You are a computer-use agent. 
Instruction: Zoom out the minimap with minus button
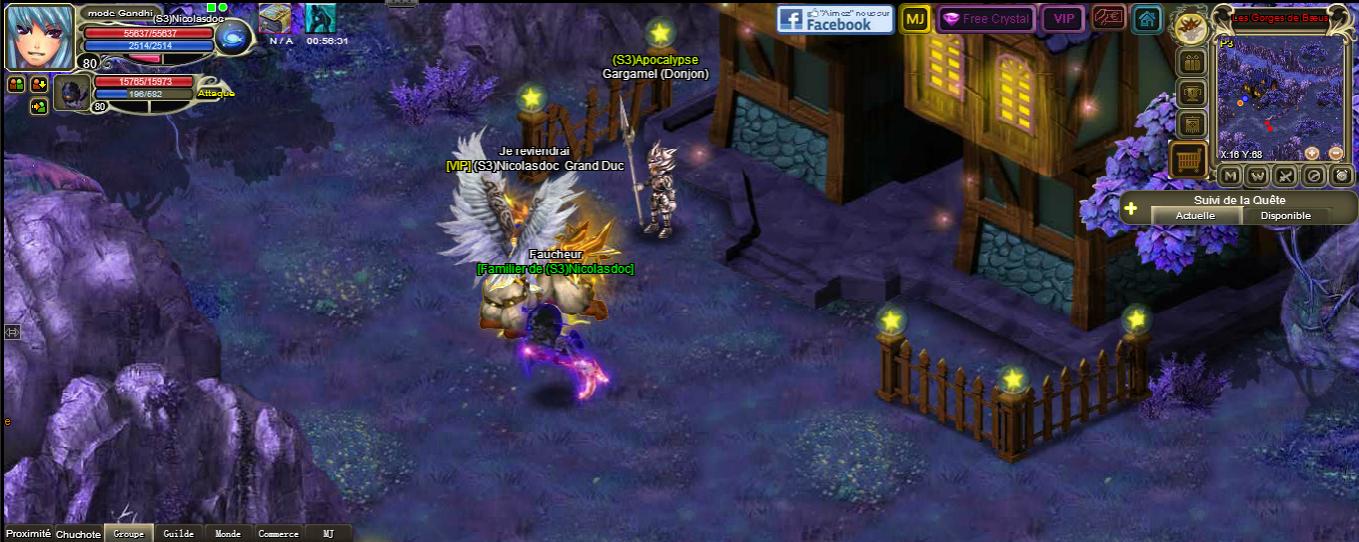[x=1336, y=154]
